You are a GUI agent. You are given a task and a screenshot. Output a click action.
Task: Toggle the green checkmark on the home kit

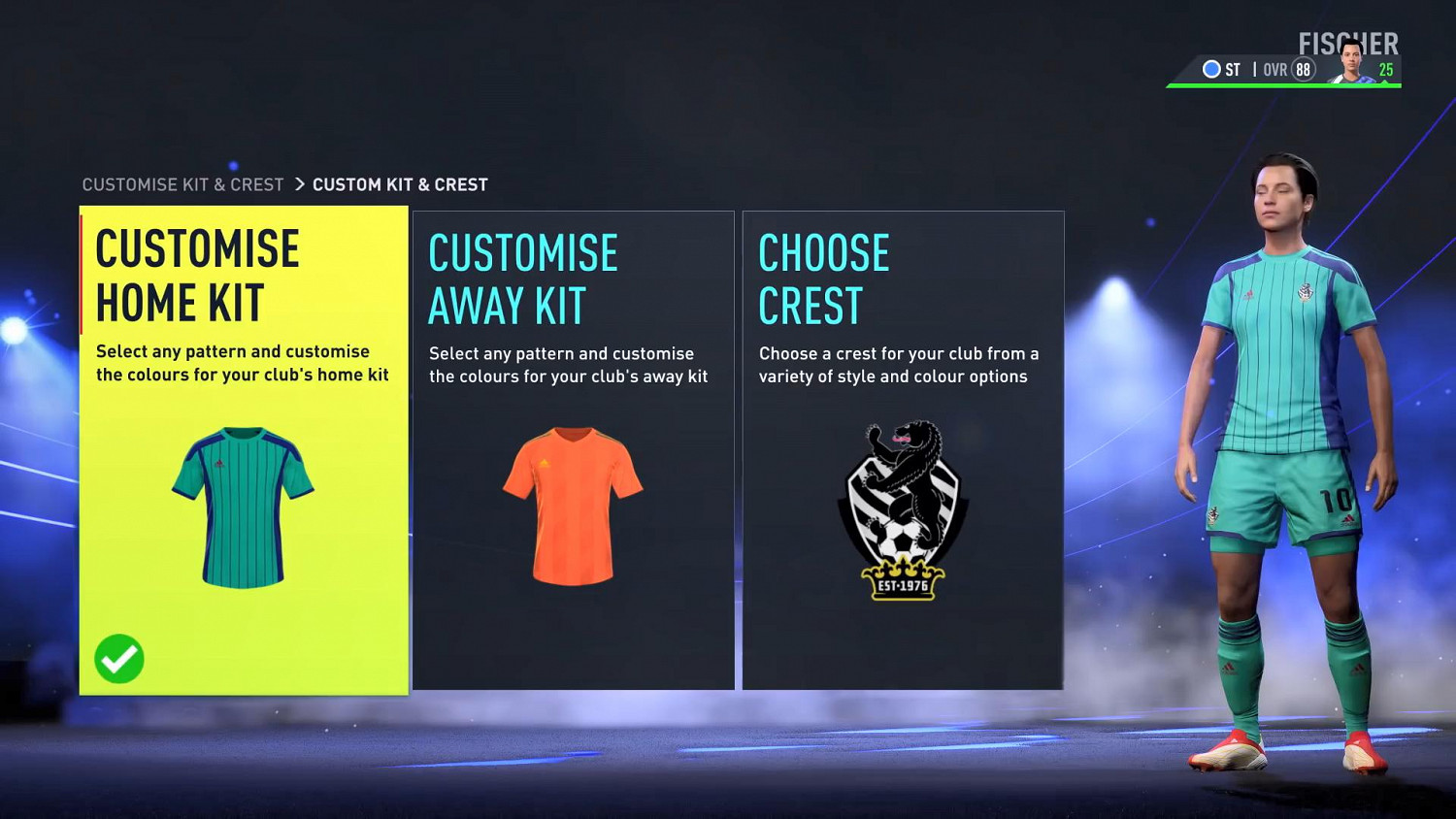pyautogui.click(x=119, y=659)
